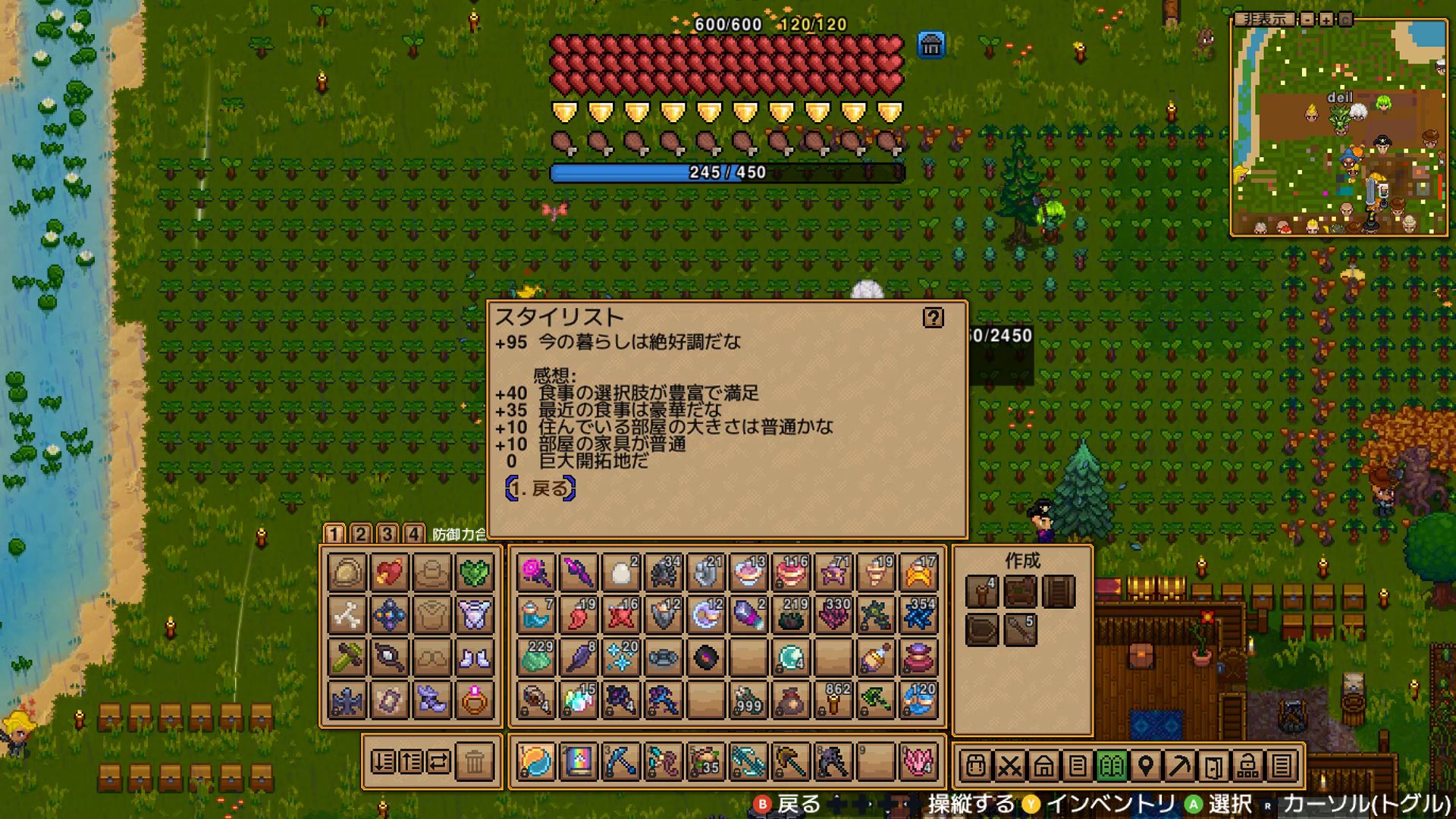
Task: Click the swap arrows inventory button
Action: [439, 761]
